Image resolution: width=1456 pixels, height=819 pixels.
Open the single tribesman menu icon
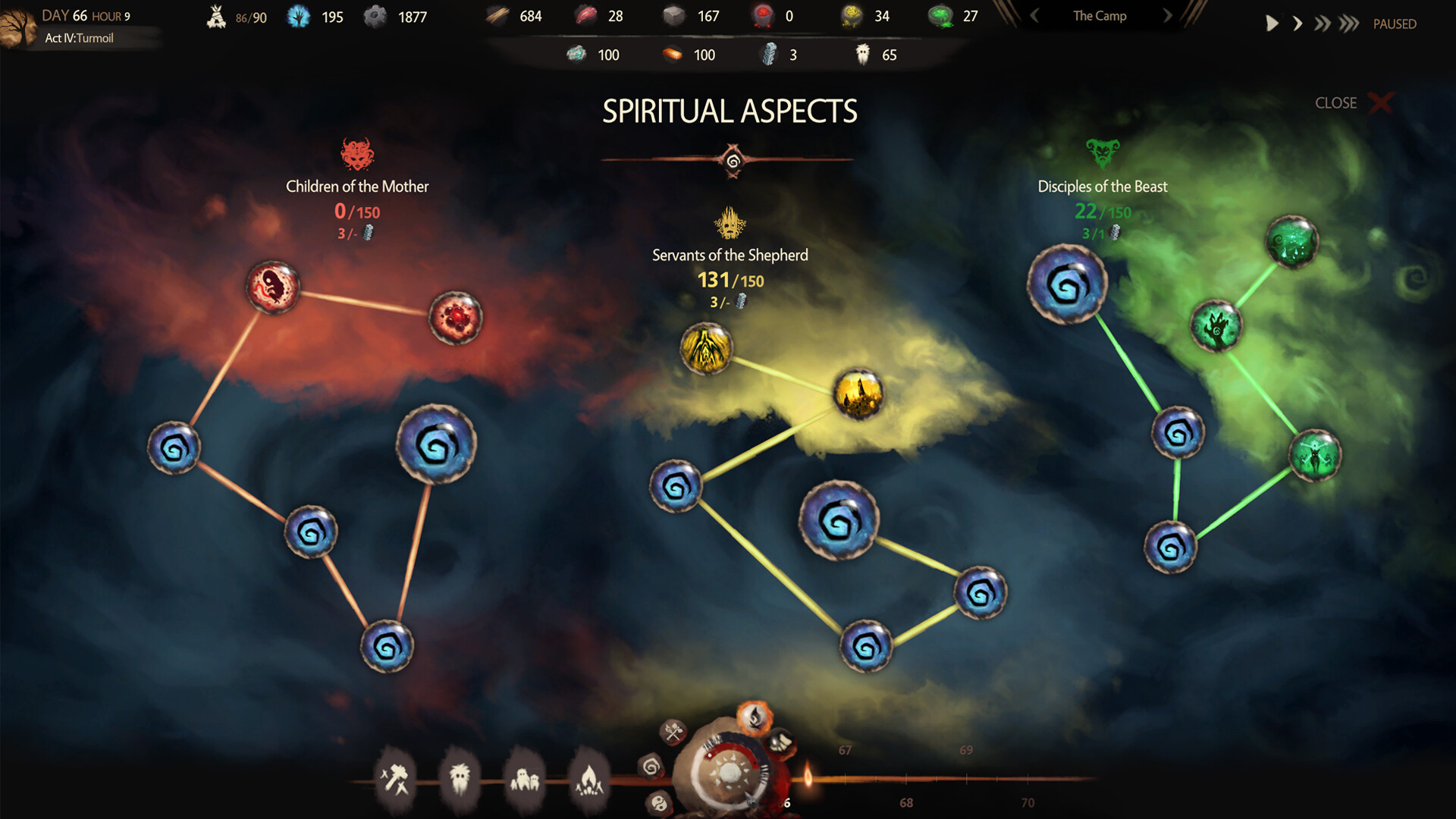460,778
